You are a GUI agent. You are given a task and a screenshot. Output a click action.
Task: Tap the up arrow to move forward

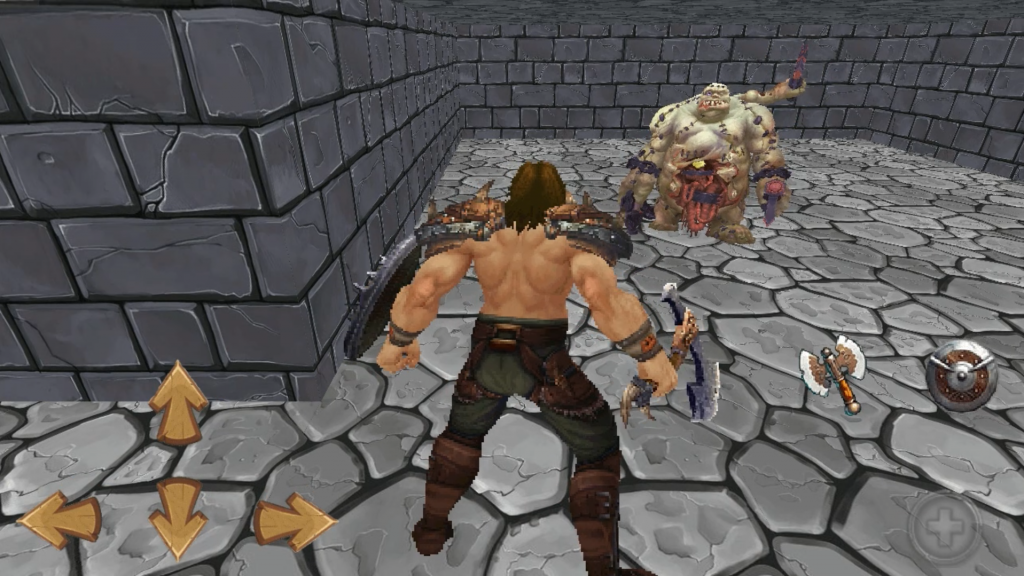[x=178, y=402]
